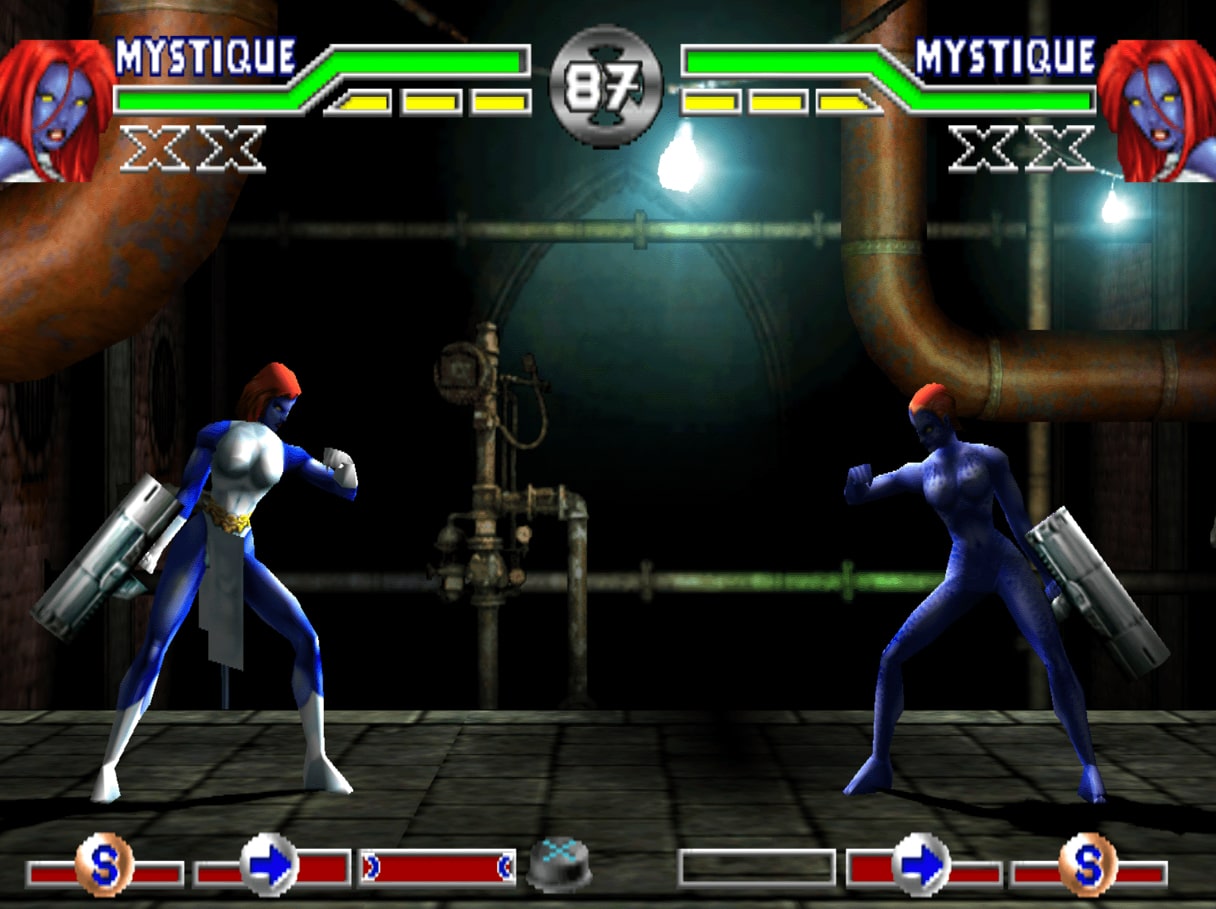
Task: Activate player two's blue arrow meter icon
Action: (920, 865)
